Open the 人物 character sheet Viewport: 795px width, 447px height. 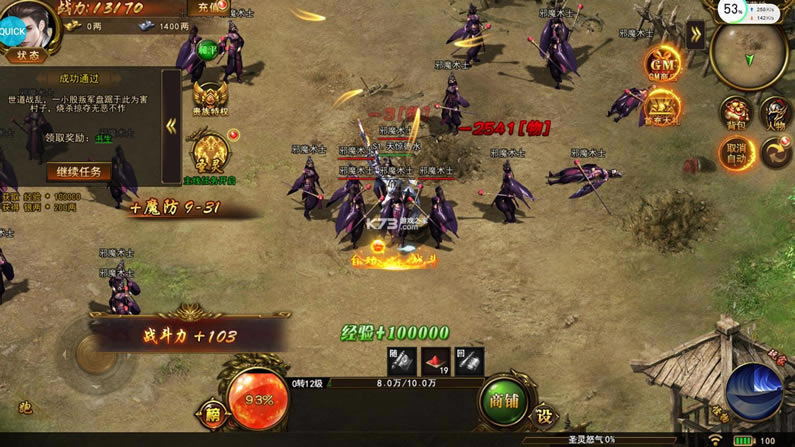coord(776,113)
